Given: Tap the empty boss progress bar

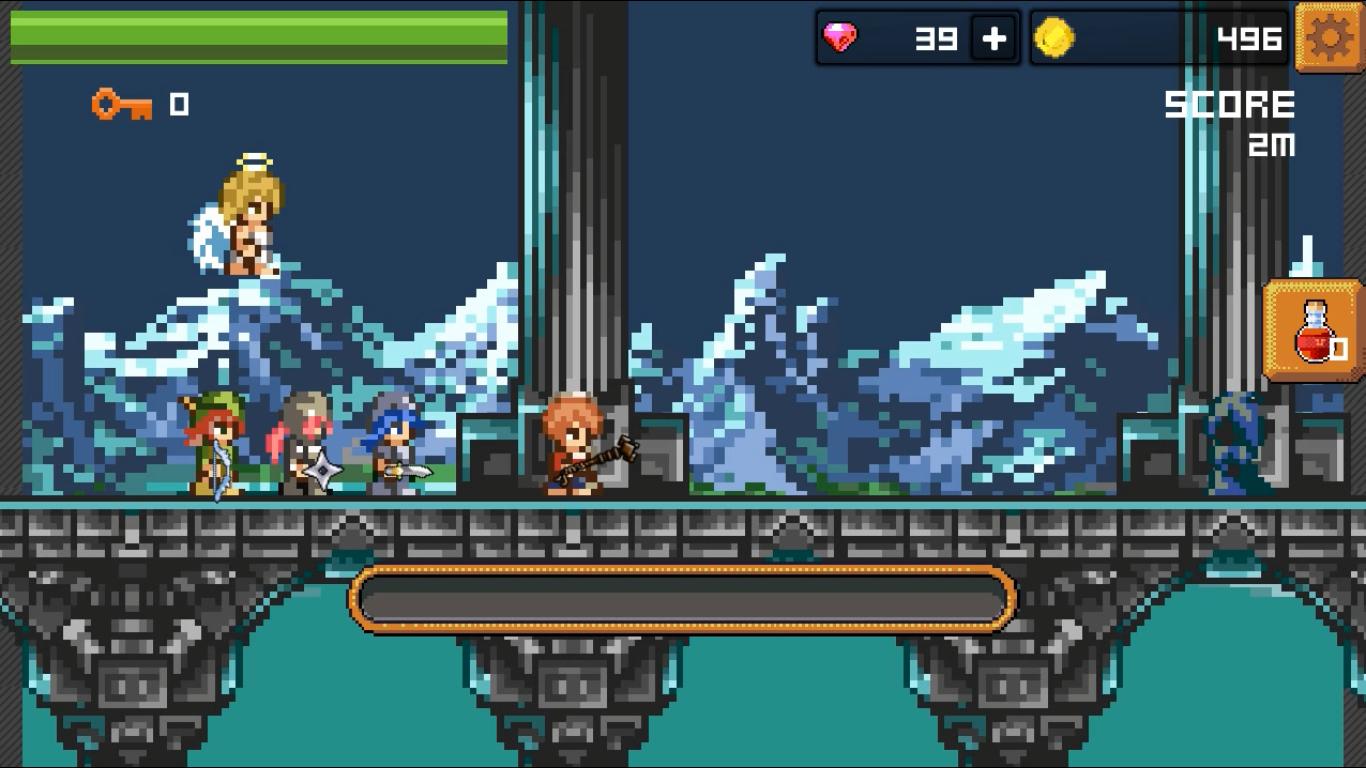Looking at the screenshot, I should (x=683, y=597).
